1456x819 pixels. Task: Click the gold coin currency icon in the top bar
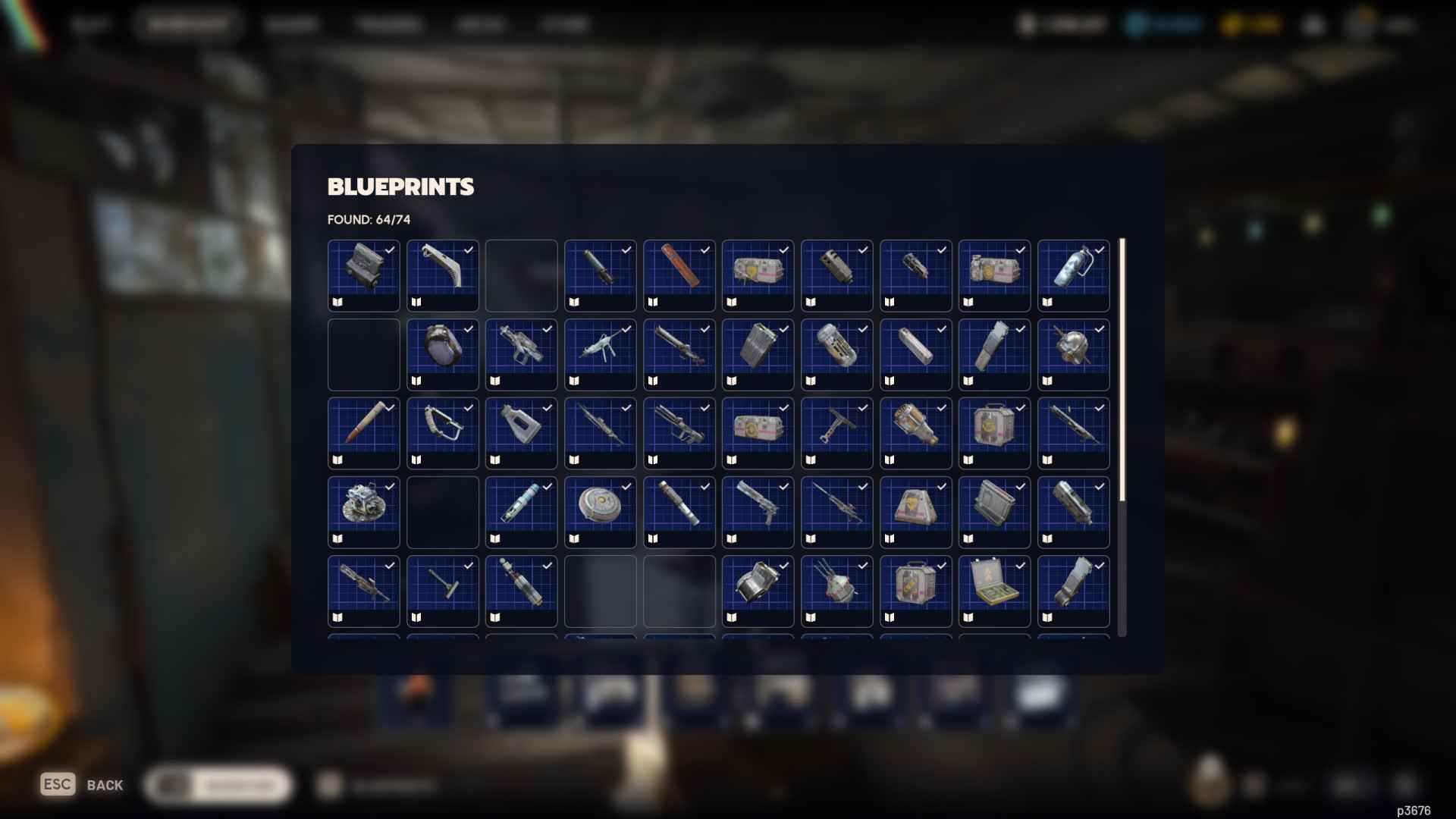tap(1232, 23)
